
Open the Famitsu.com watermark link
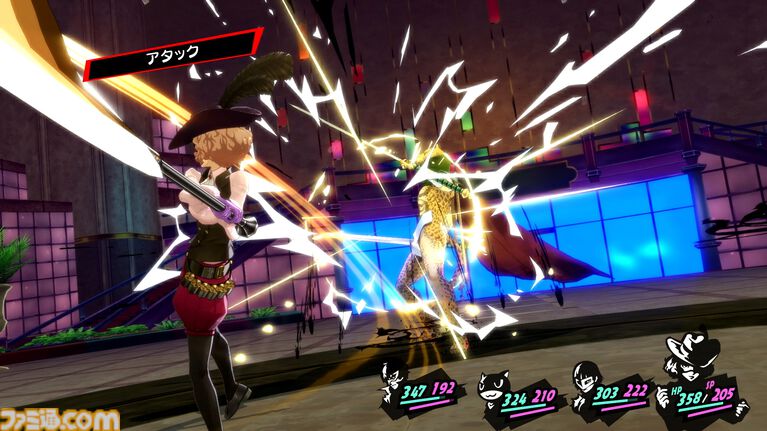(x=62, y=419)
